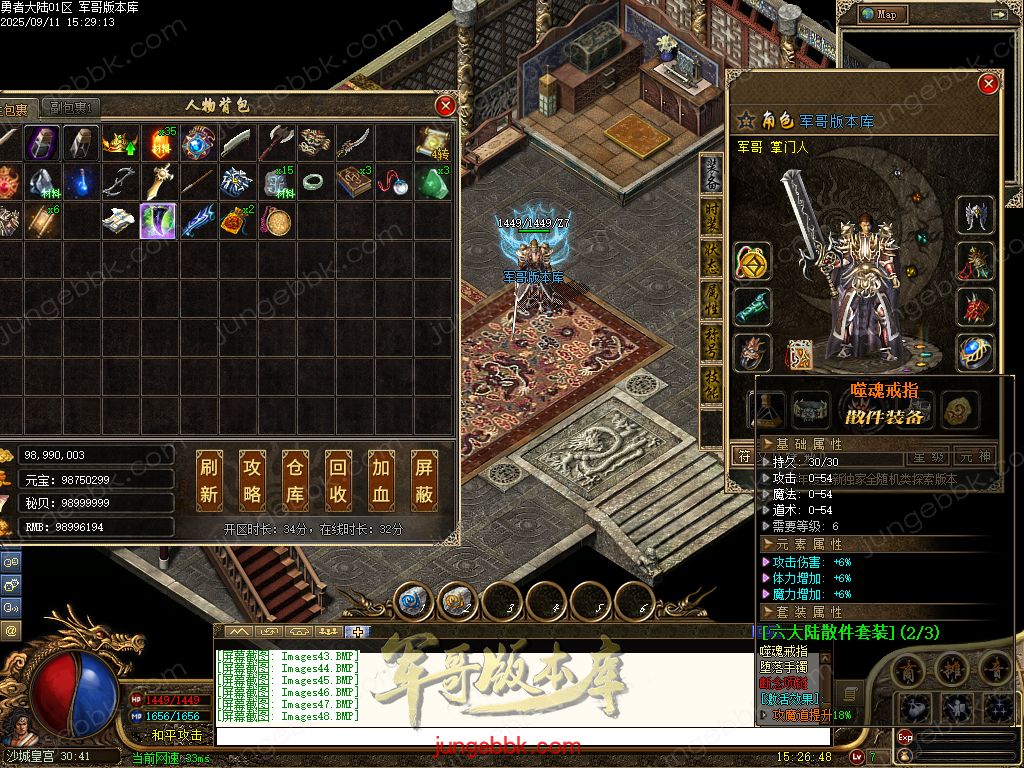
Task: Click the chat input field
Action: pyautogui.click(x=520, y=736)
